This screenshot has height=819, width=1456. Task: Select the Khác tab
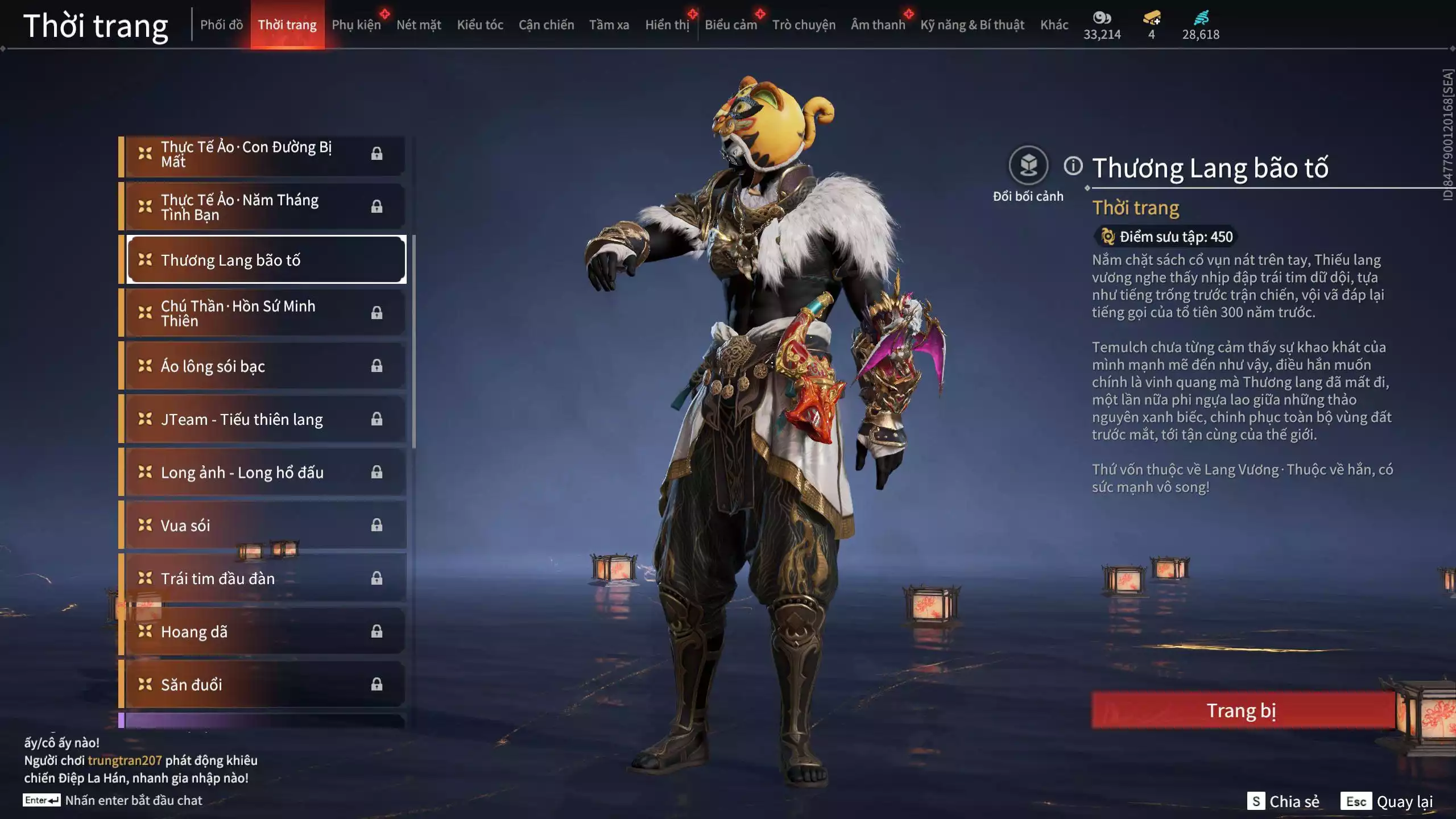[1054, 25]
